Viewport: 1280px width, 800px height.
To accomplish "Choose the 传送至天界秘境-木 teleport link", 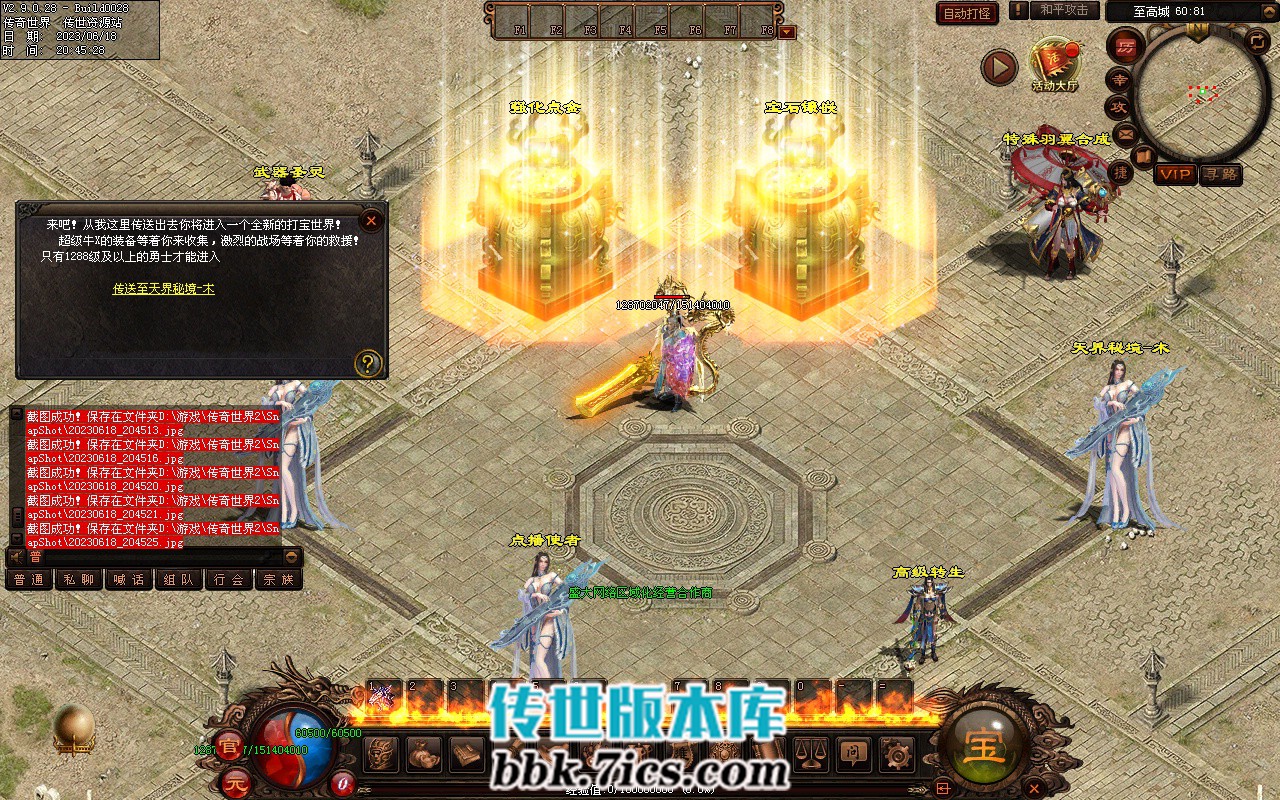I will click(163, 289).
